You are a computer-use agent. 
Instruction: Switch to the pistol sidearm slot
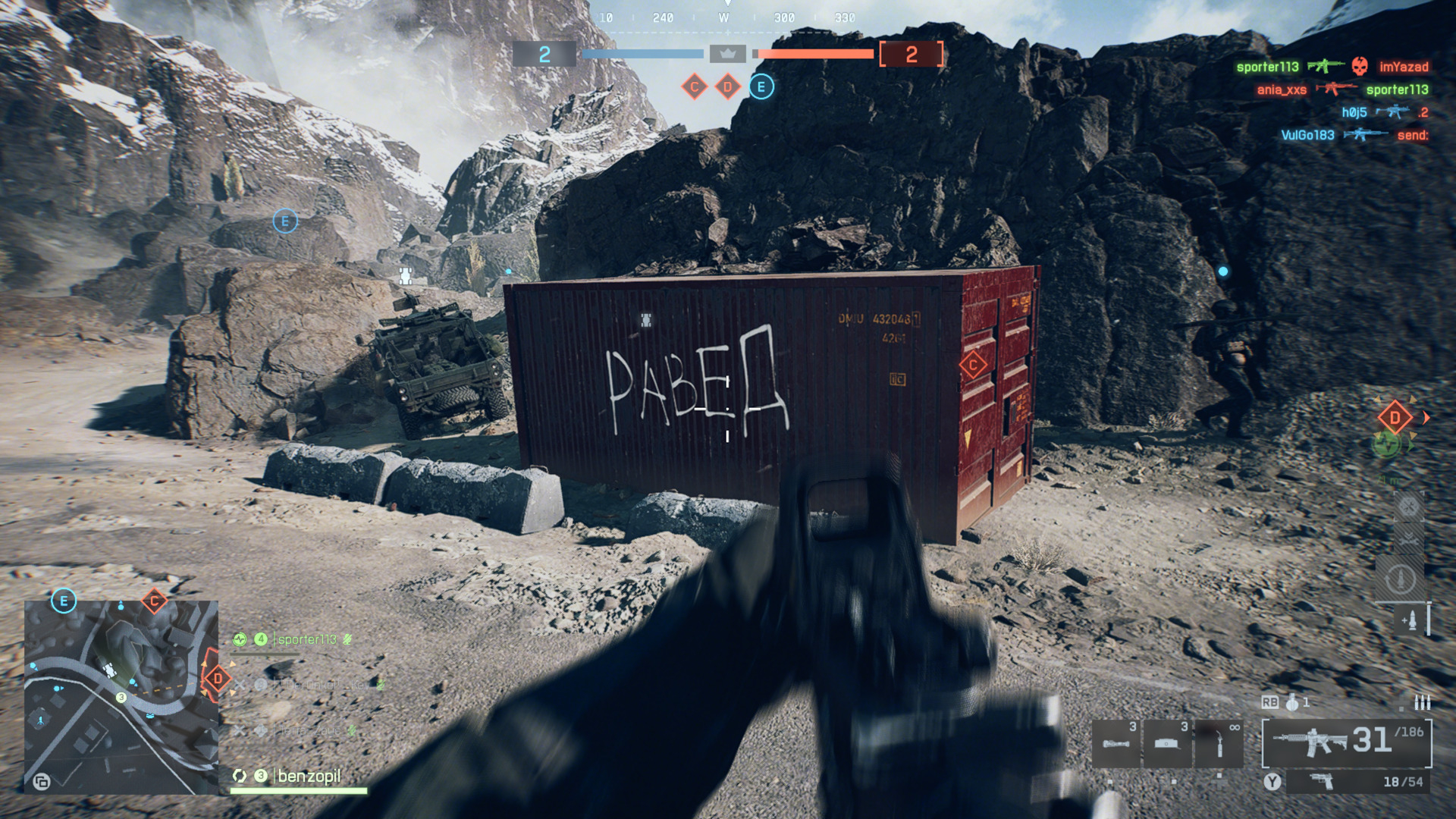(x=1357, y=781)
